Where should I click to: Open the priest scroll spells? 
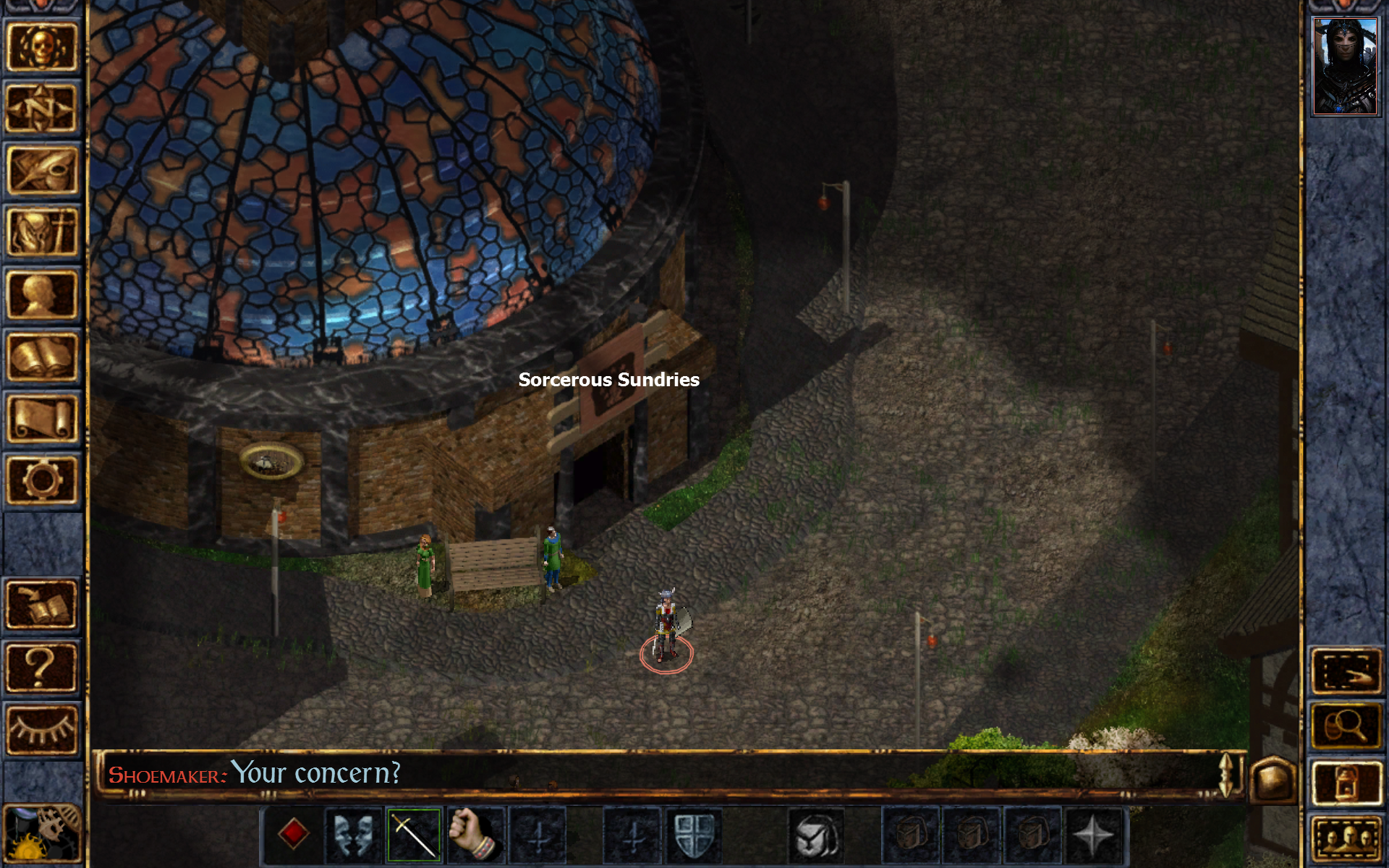41,416
